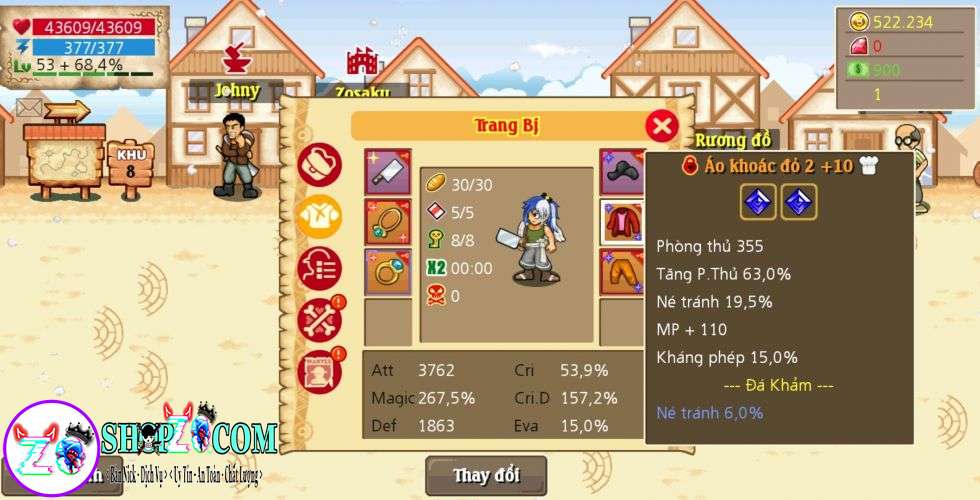This screenshot has height=500, width=980.
Task: Select the cleaver weapon slot
Action: tap(387, 173)
